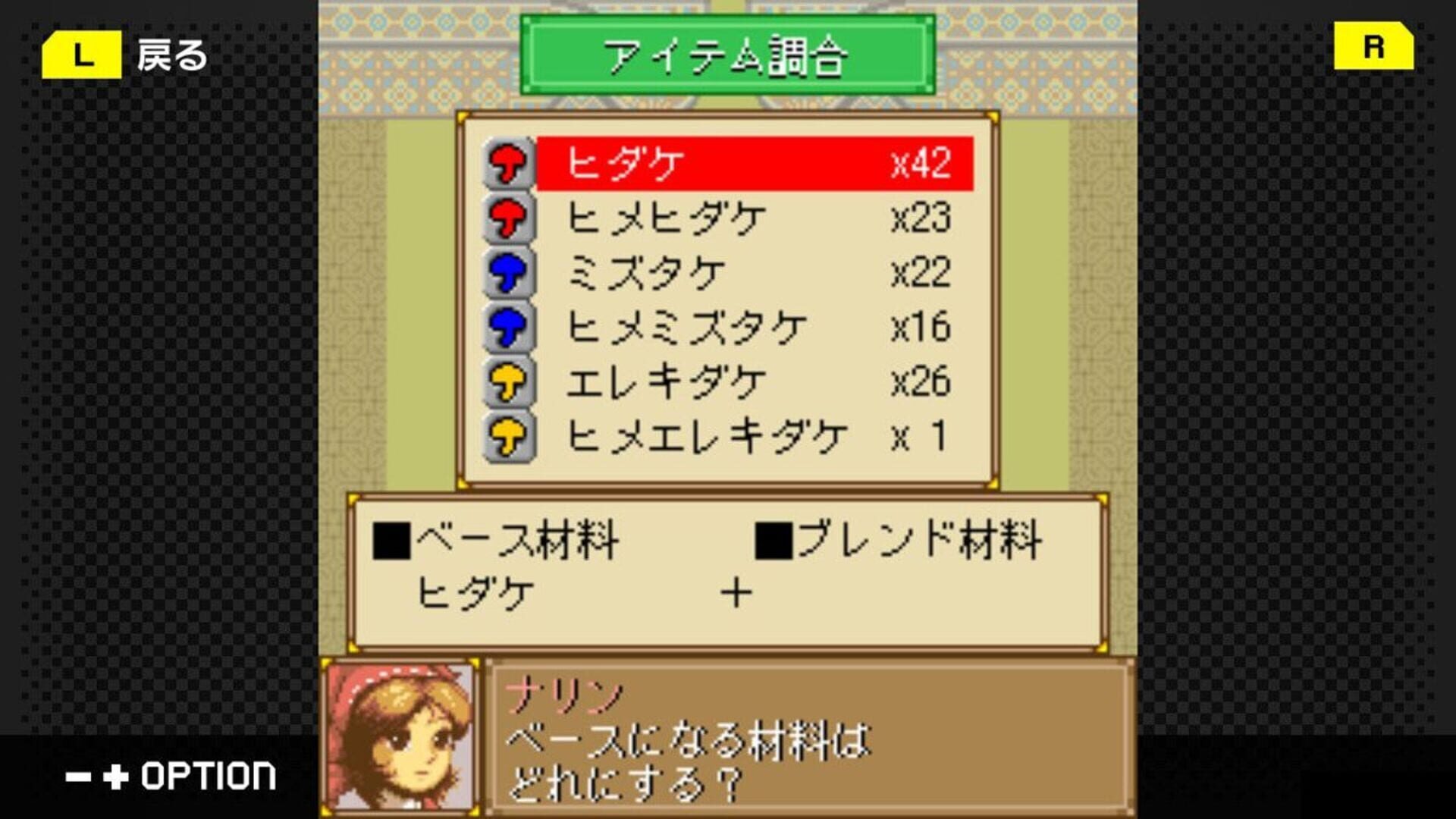The width and height of the screenshot is (1456, 819).
Task: Click the L shoulder button icon
Action: click(x=81, y=52)
